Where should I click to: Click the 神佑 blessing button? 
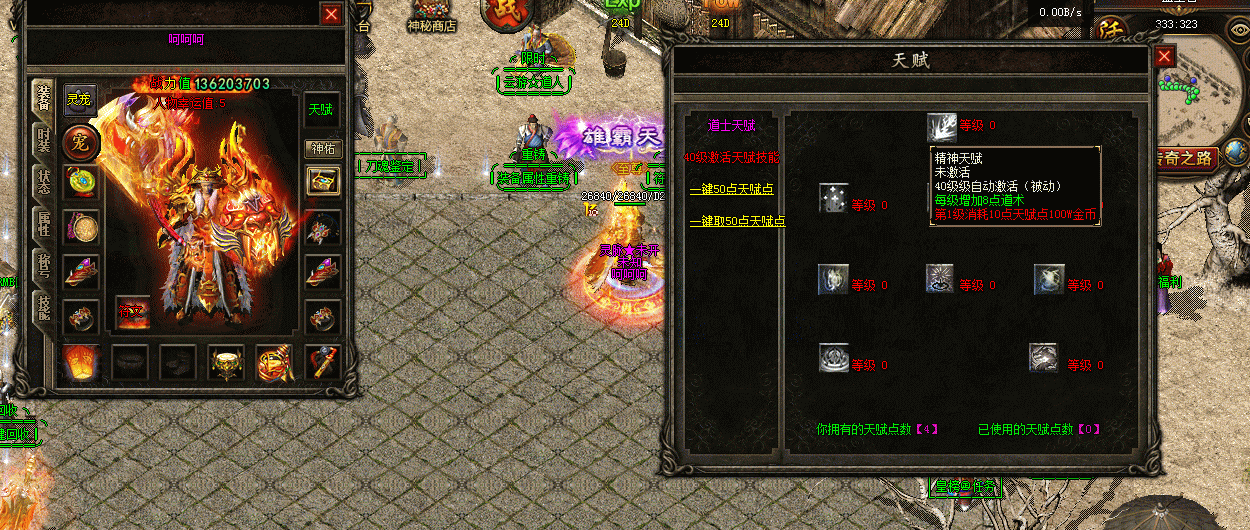pyautogui.click(x=321, y=149)
